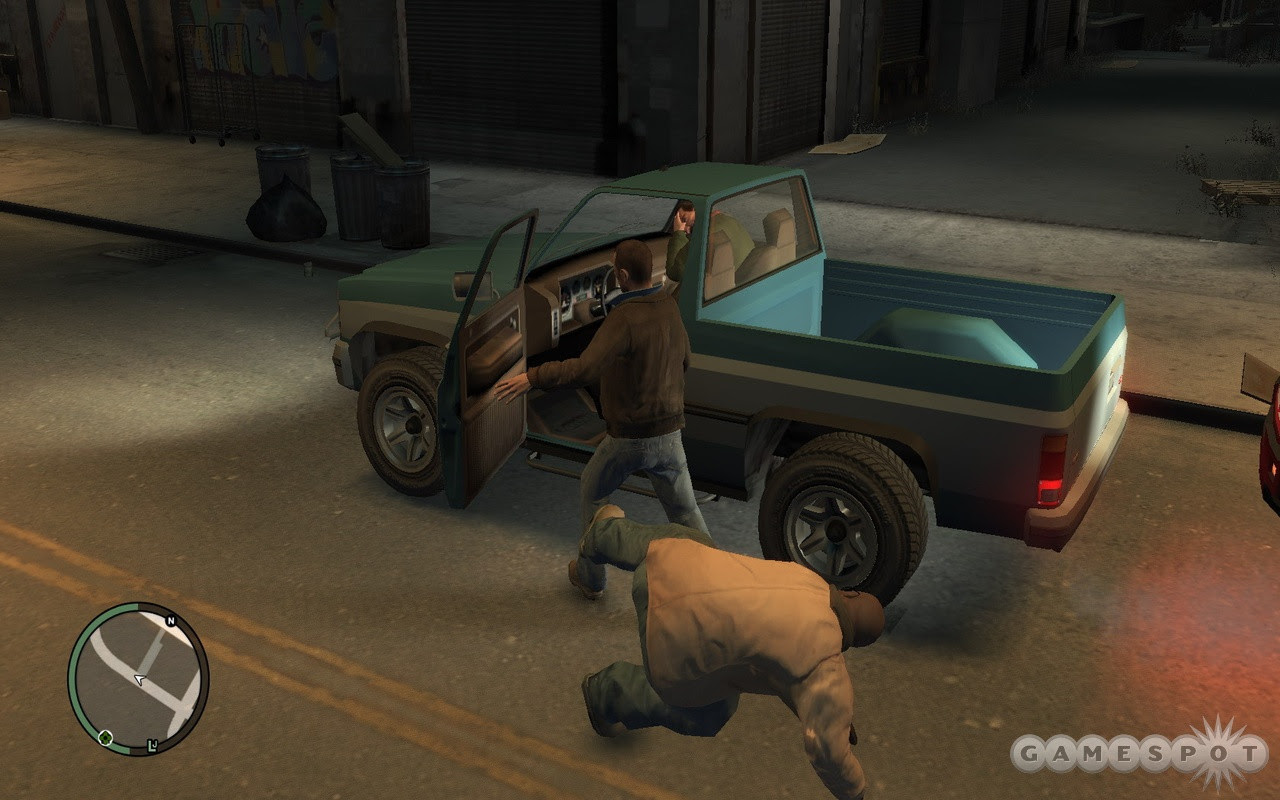Click the north N compass marker
Viewport: 1280px width, 800px height.
170,621
